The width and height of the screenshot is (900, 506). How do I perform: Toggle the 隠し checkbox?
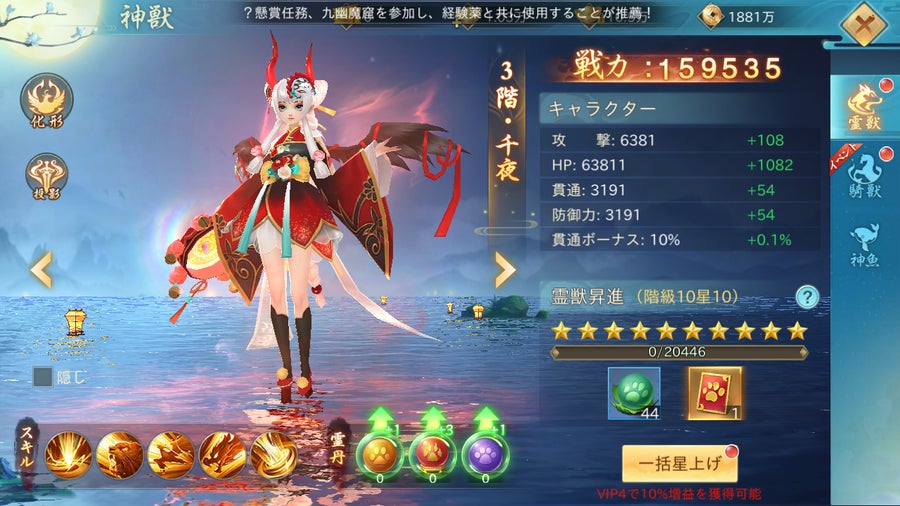coord(43,377)
